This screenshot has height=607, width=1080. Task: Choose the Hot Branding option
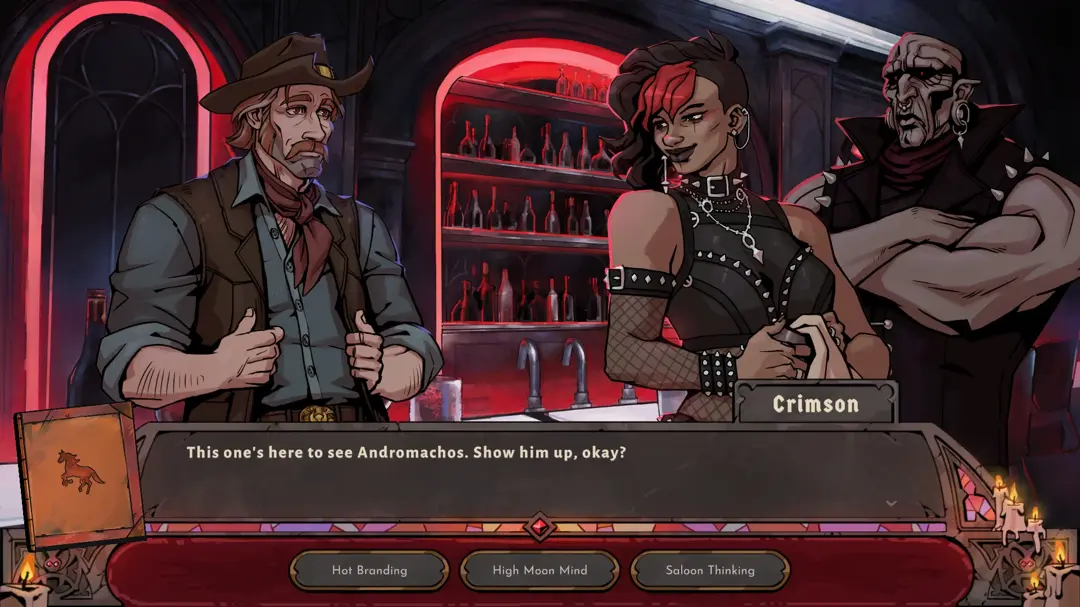click(x=369, y=570)
